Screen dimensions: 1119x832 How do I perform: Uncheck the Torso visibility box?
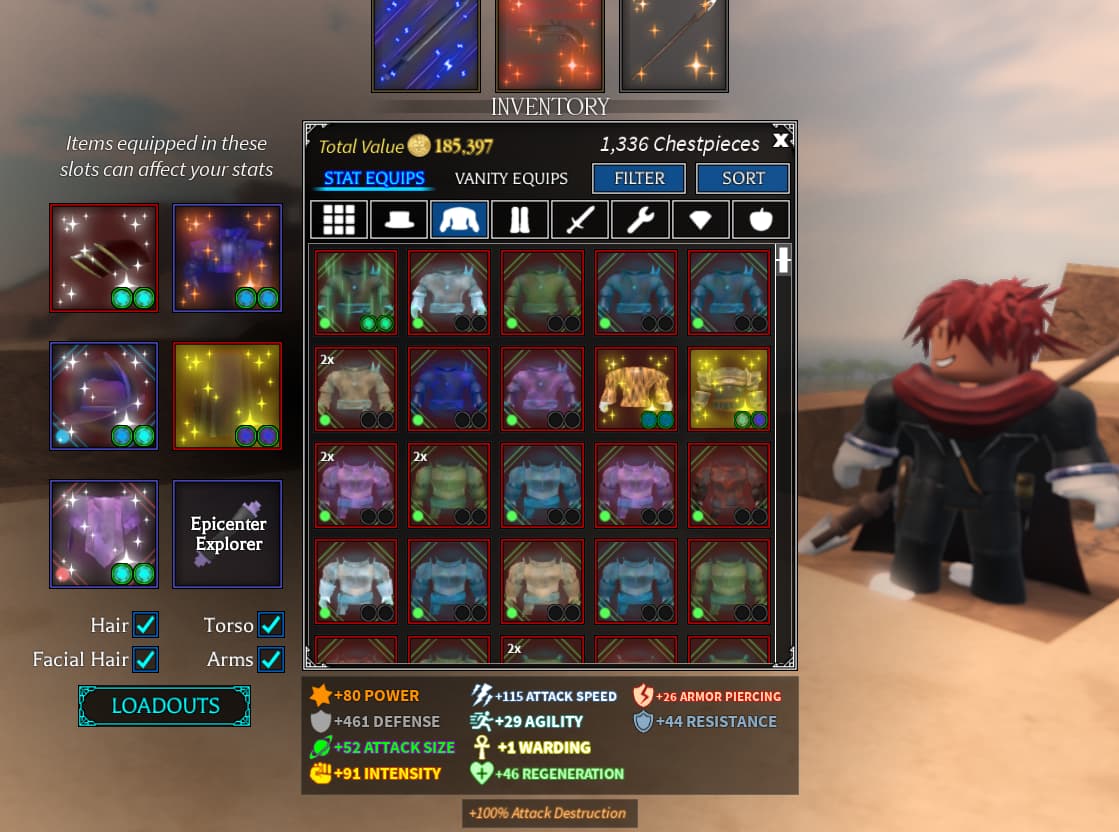pyautogui.click(x=270, y=625)
